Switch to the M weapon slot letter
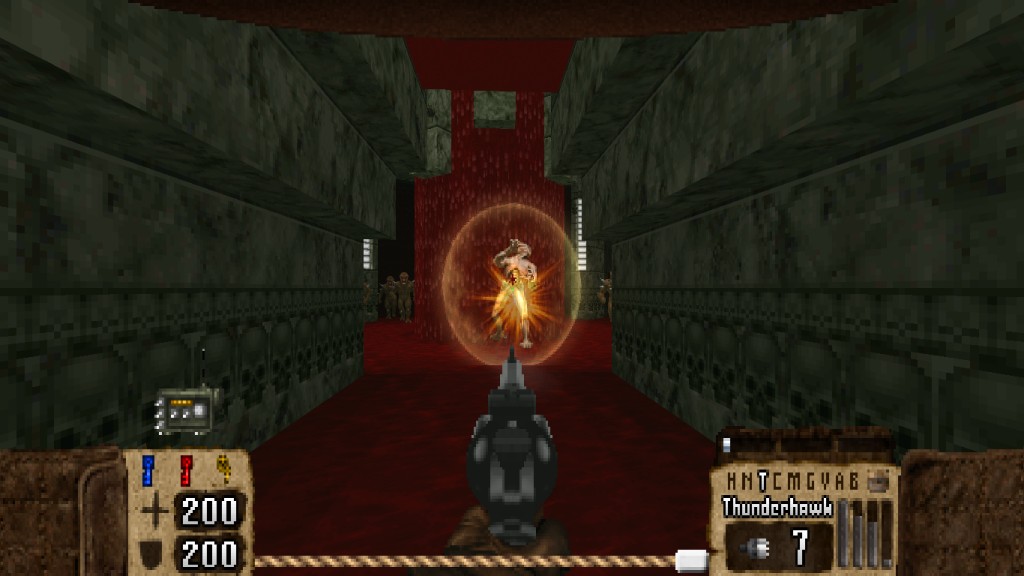The image size is (1024, 576). (795, 479)
